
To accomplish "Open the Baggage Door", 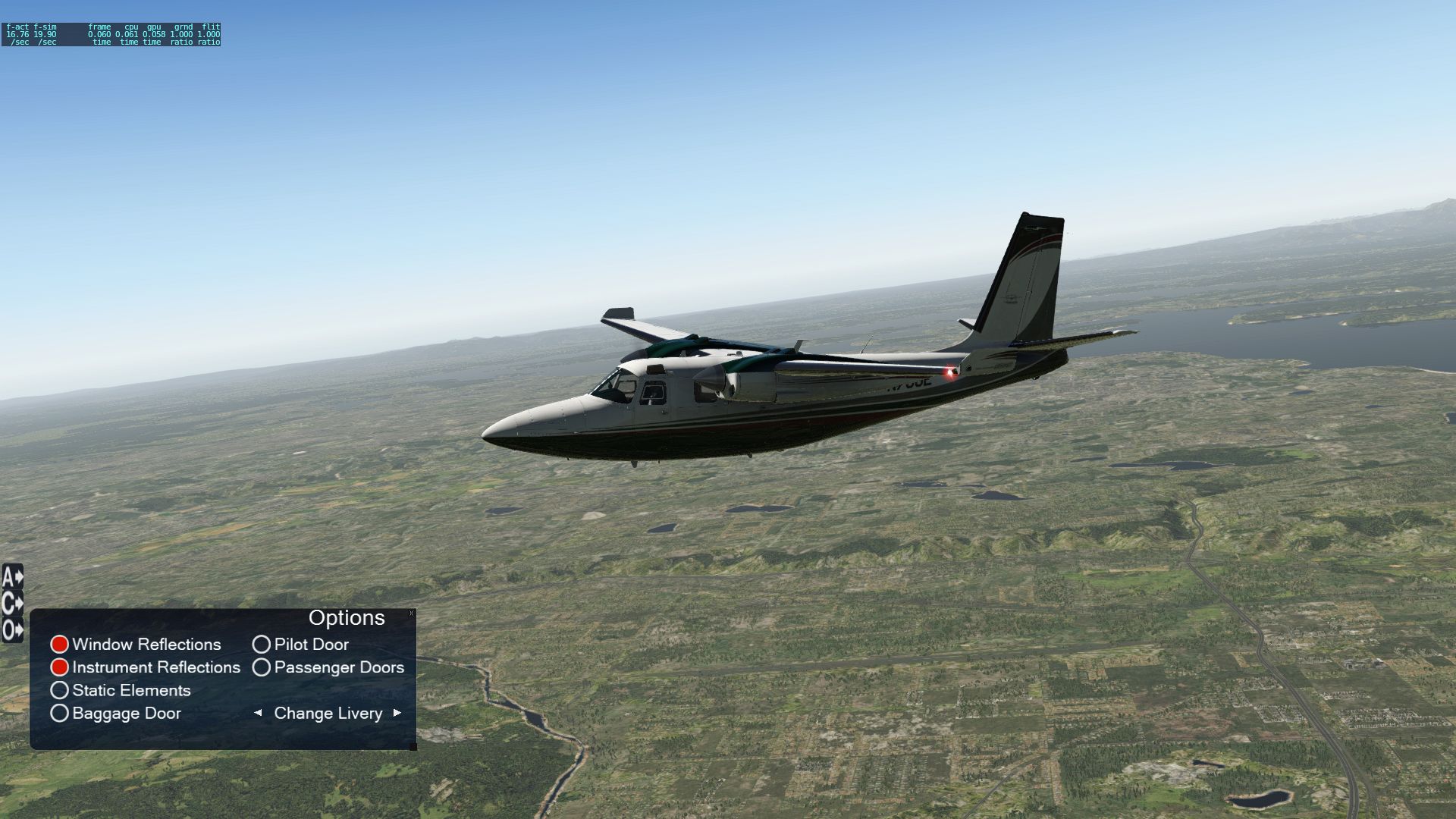I will (x=60, y=713).
